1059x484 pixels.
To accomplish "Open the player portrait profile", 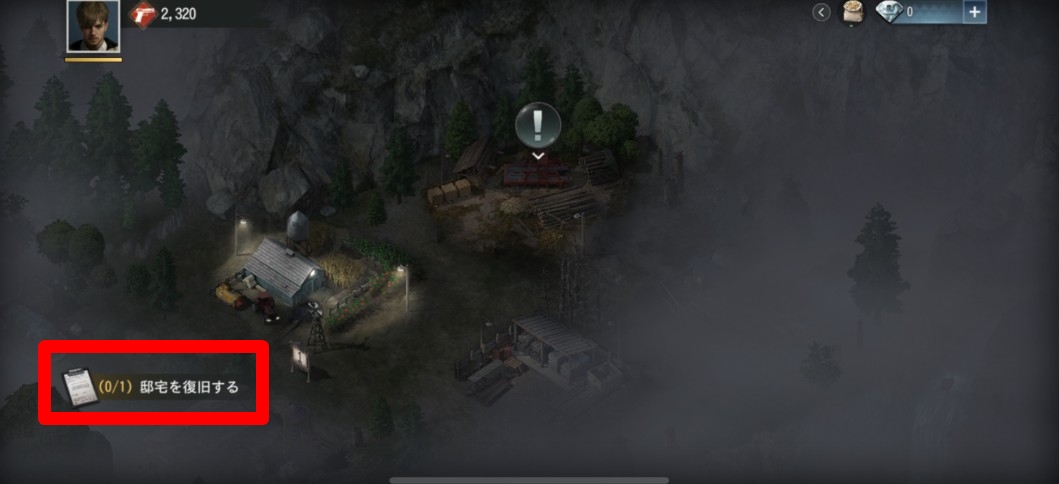I will tap(93, 26).
